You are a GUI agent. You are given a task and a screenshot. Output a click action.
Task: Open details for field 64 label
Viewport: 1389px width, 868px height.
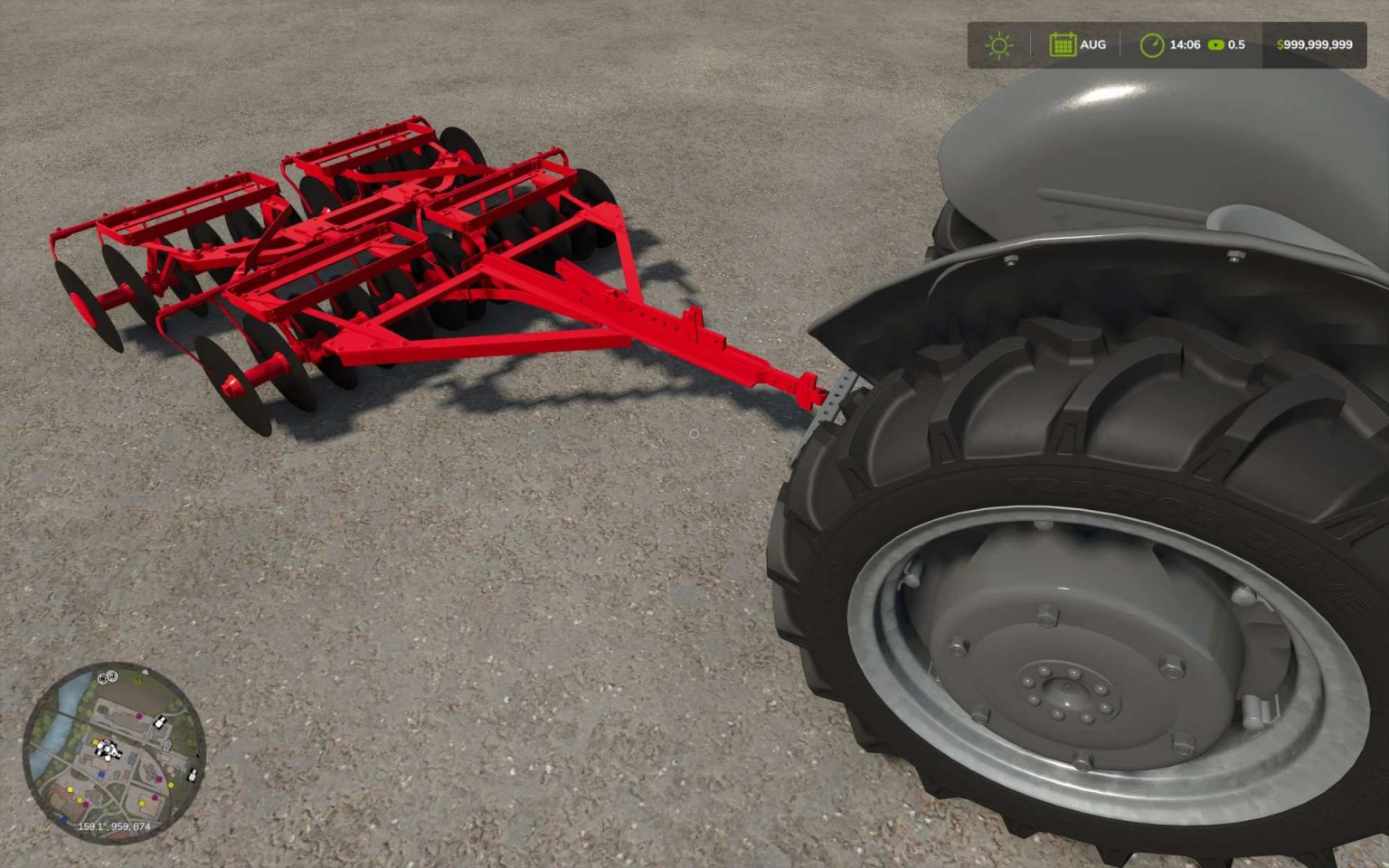click(x=138, y=682)
